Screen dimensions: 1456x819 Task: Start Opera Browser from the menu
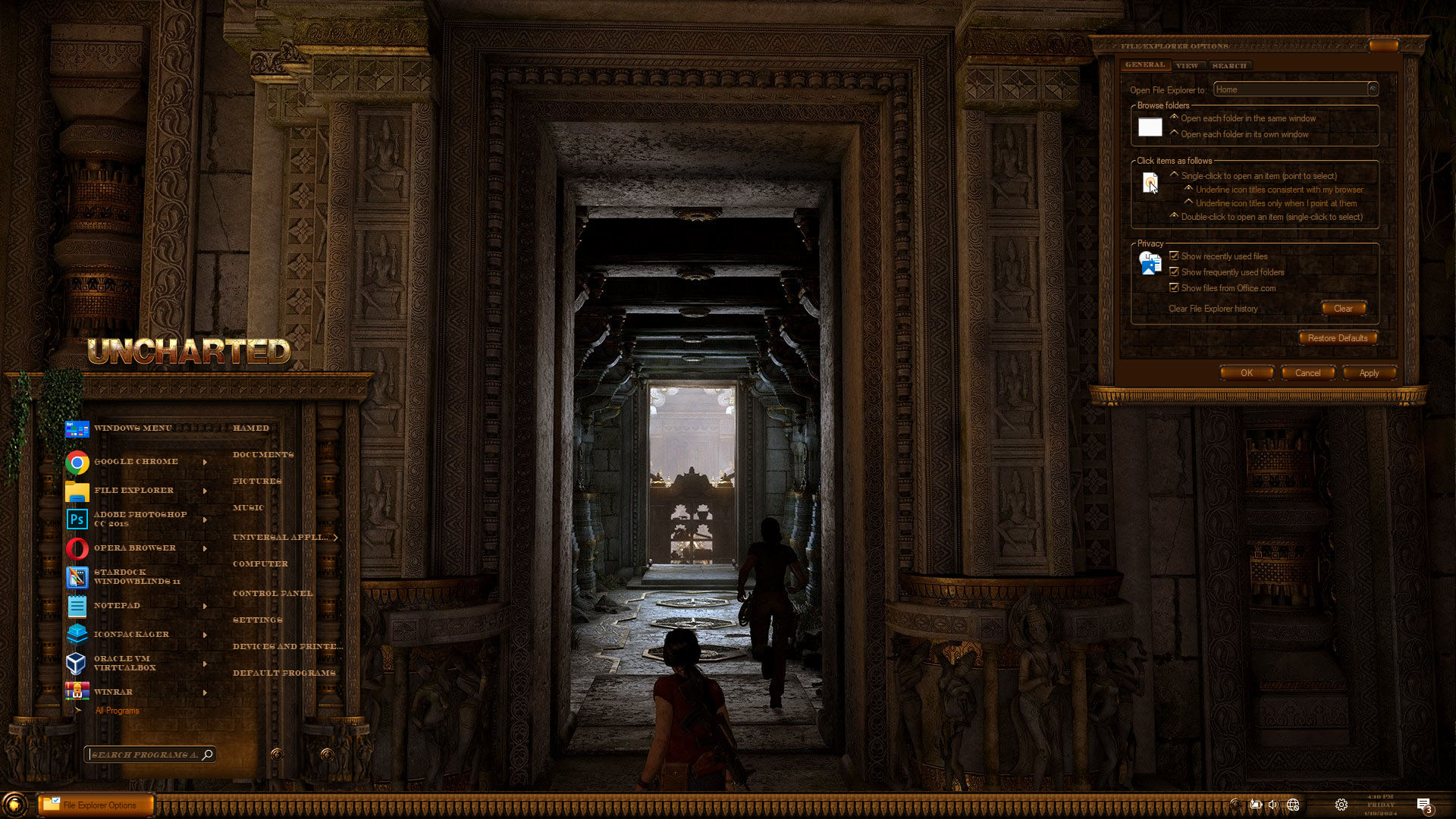tap(134, 548)
